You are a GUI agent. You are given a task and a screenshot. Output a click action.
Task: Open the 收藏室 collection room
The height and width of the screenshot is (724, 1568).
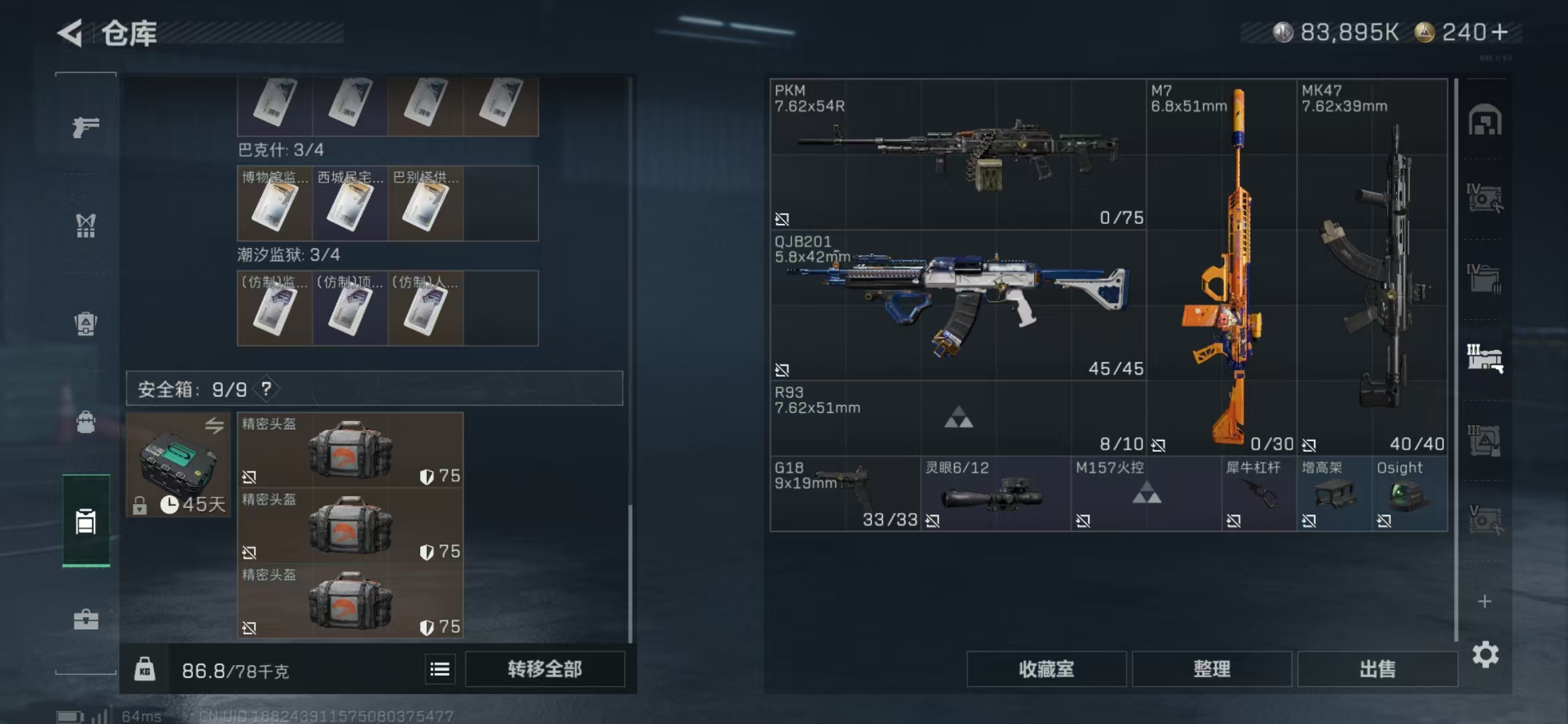1046,669
